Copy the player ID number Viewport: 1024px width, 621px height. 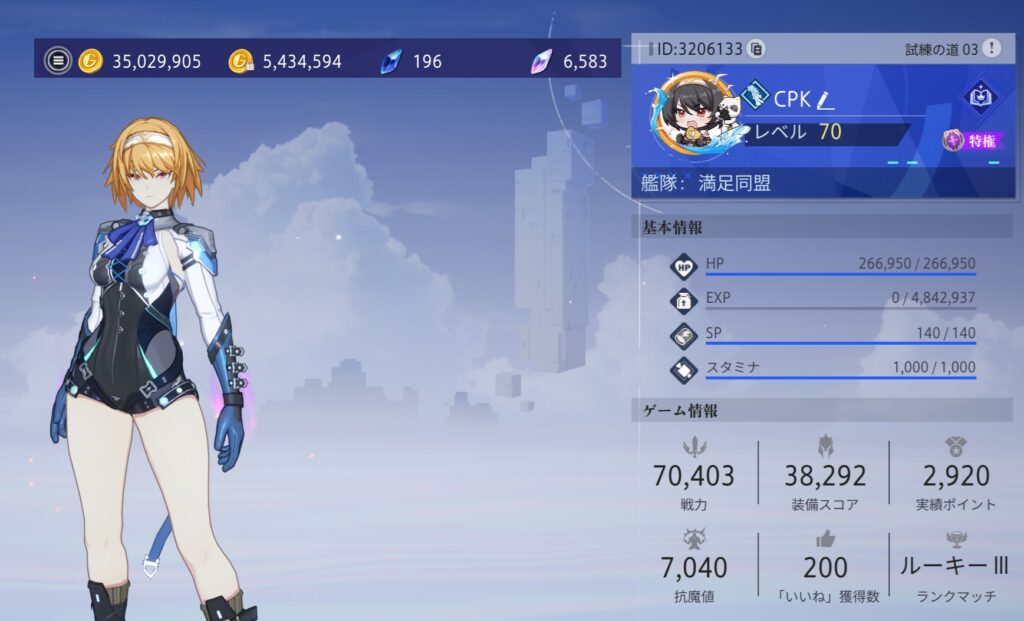pyautogui.click(x=757, y=48)
